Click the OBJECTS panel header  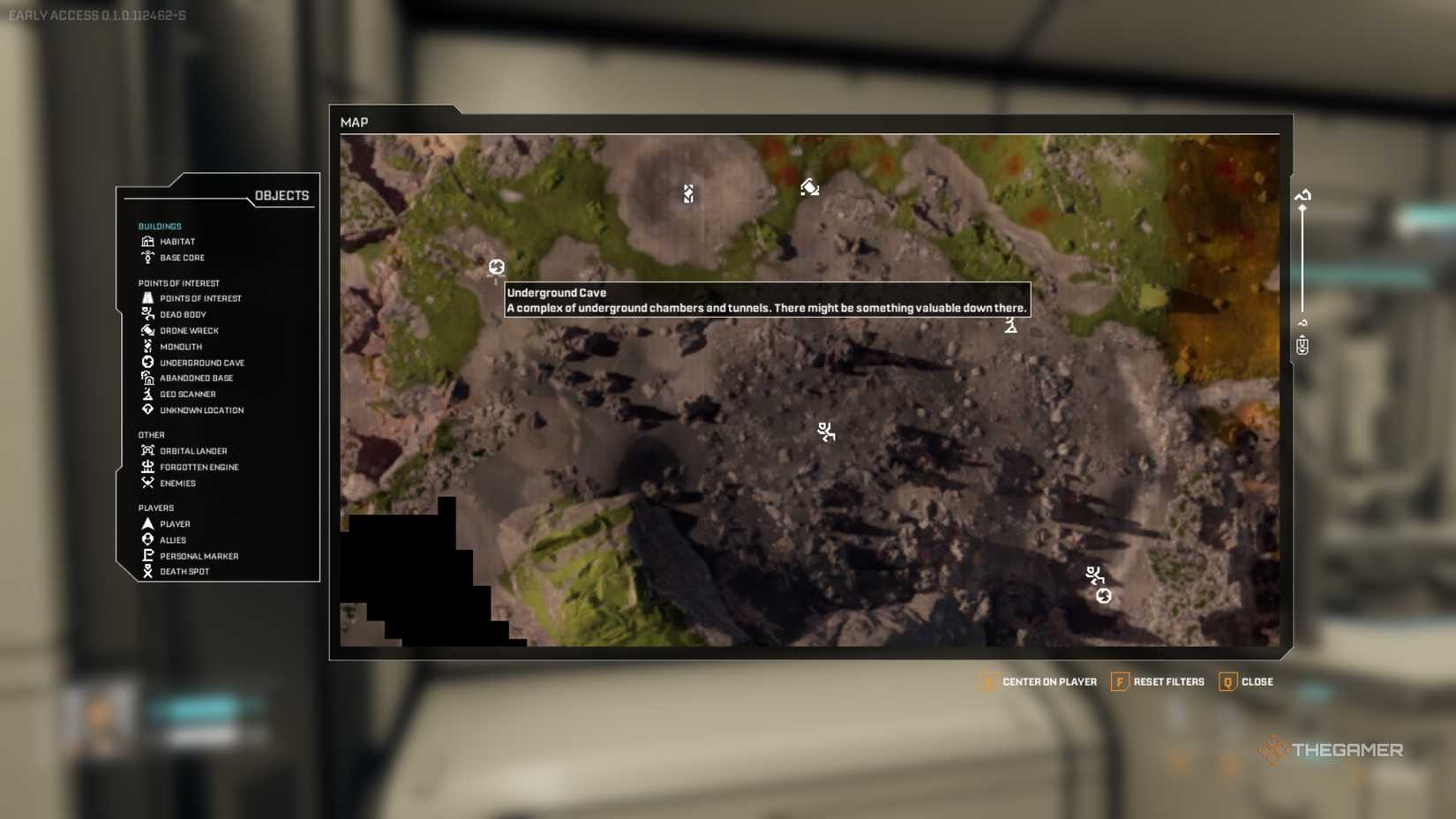(x=281, y=194)
